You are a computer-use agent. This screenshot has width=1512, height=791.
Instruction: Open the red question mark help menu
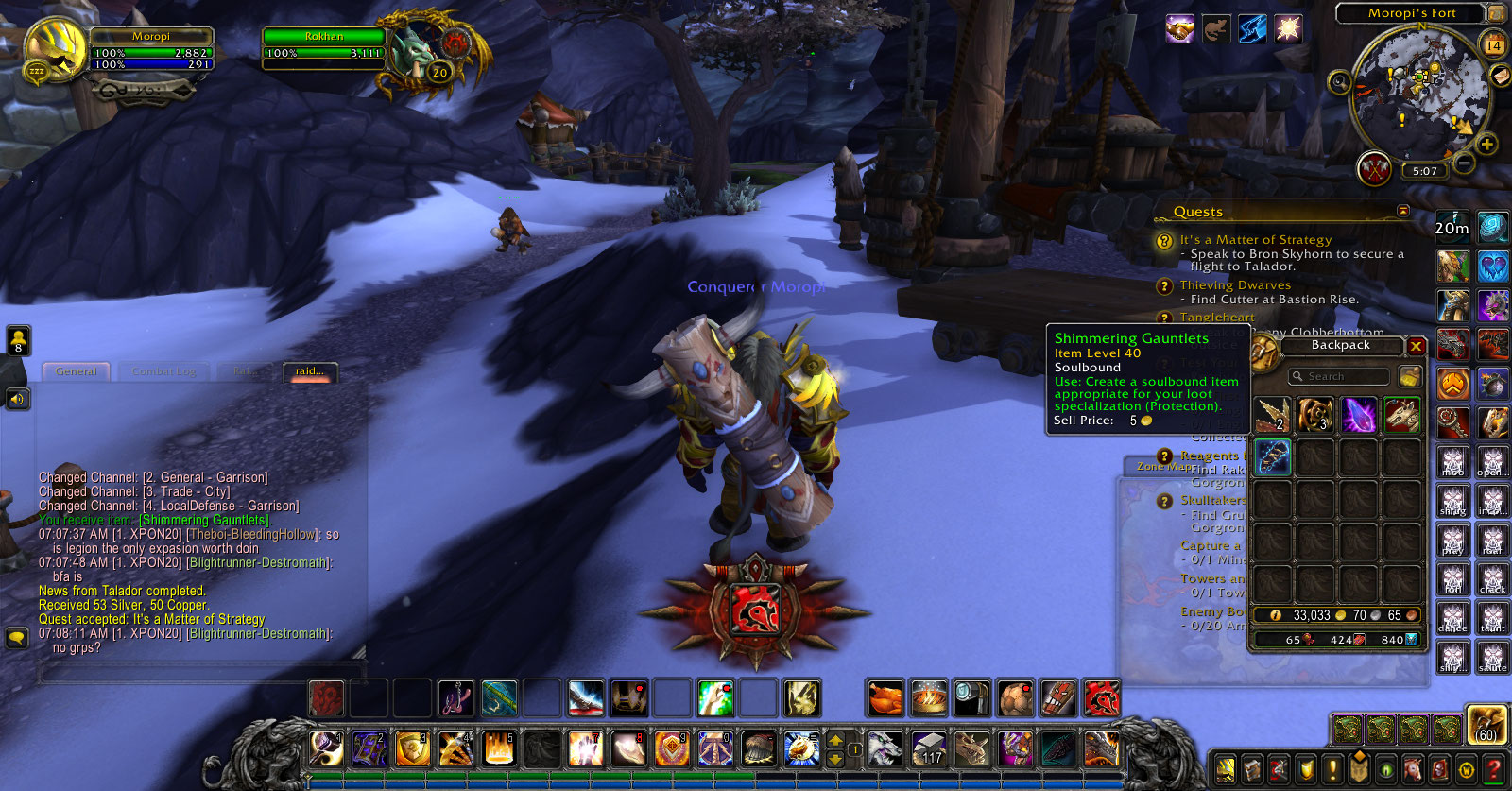tap(1494, 769)
